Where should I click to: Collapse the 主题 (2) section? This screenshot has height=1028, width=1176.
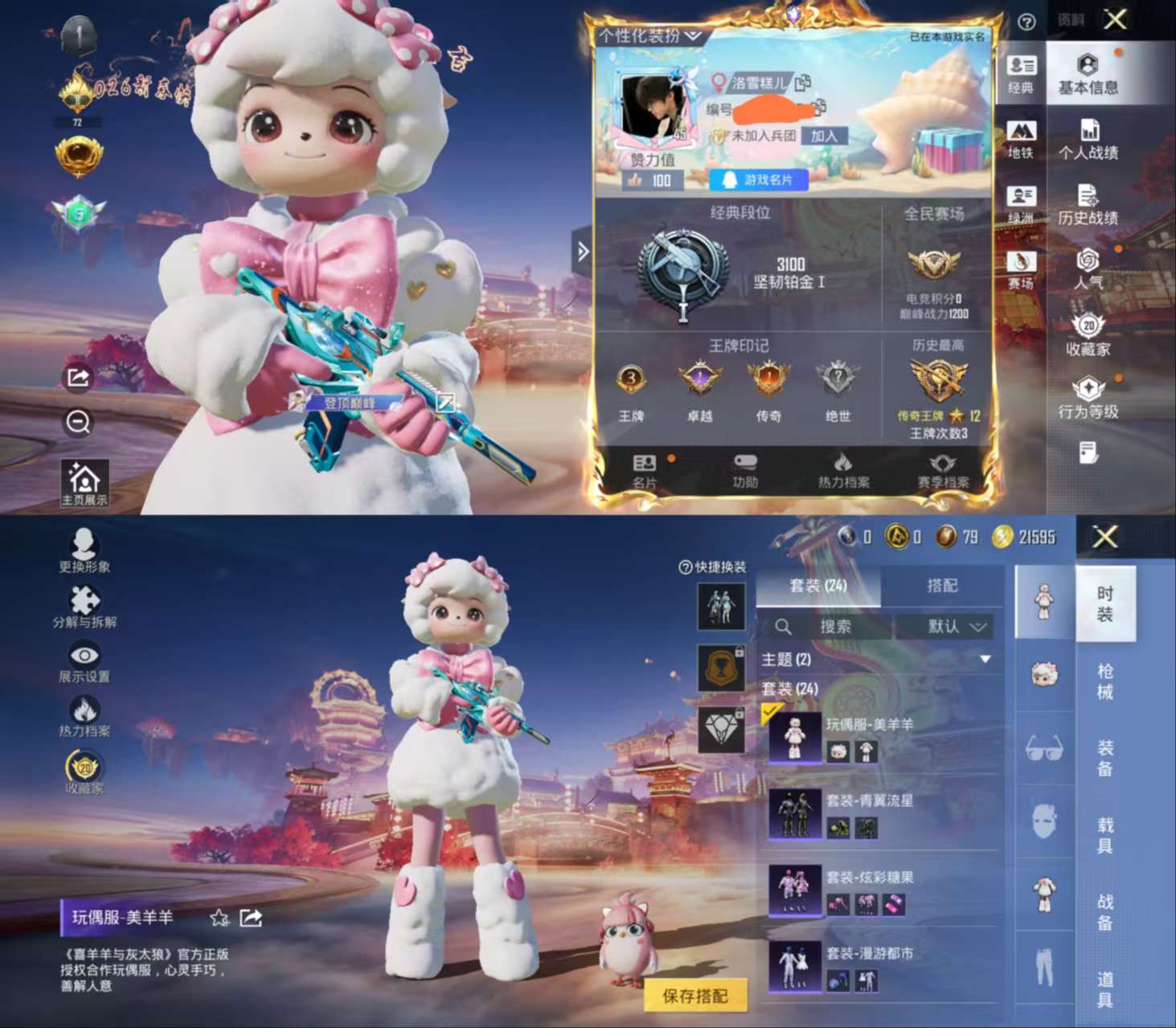985,658
